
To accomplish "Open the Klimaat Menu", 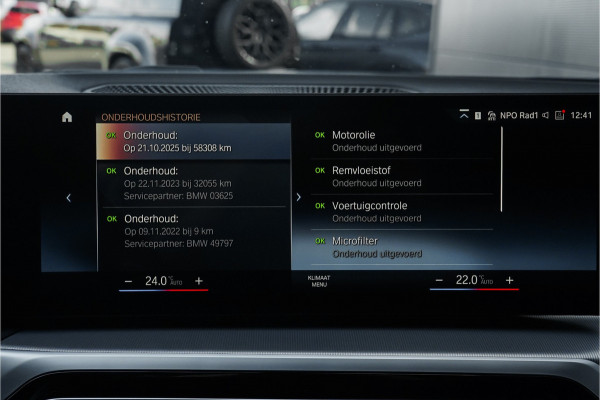I will tap(318, 282).
